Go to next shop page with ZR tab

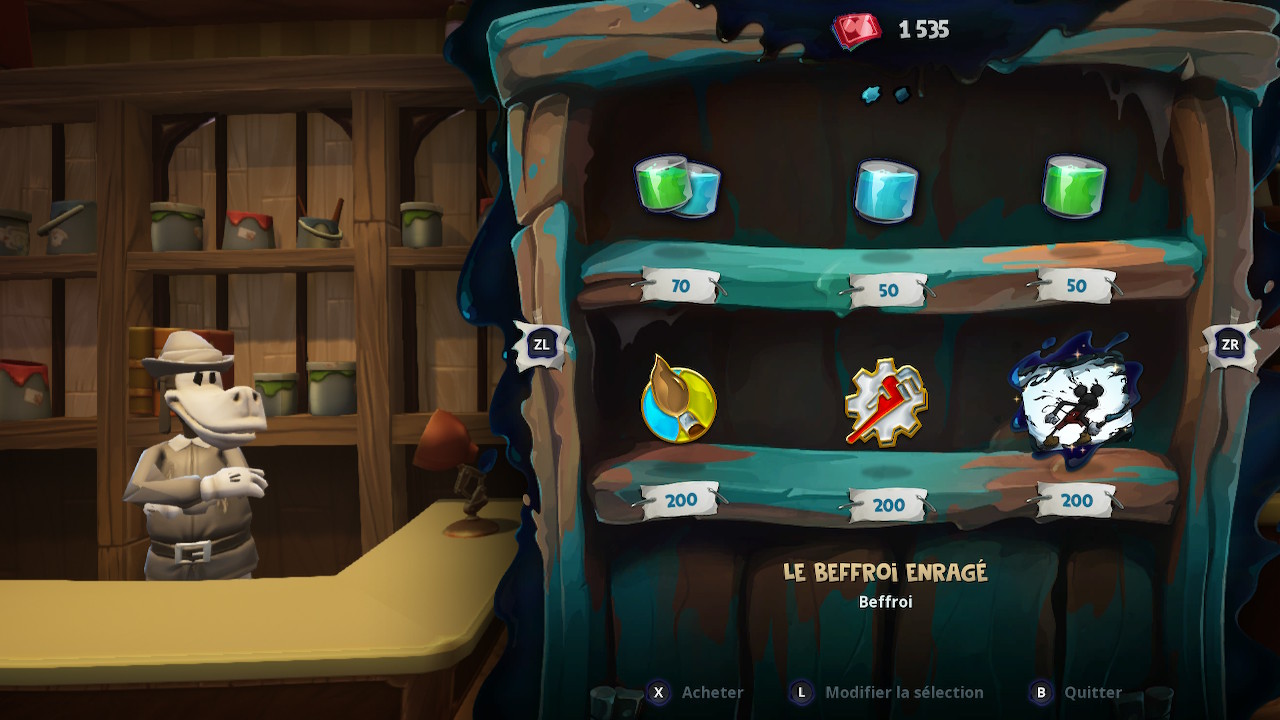(x=1230, y=345)
